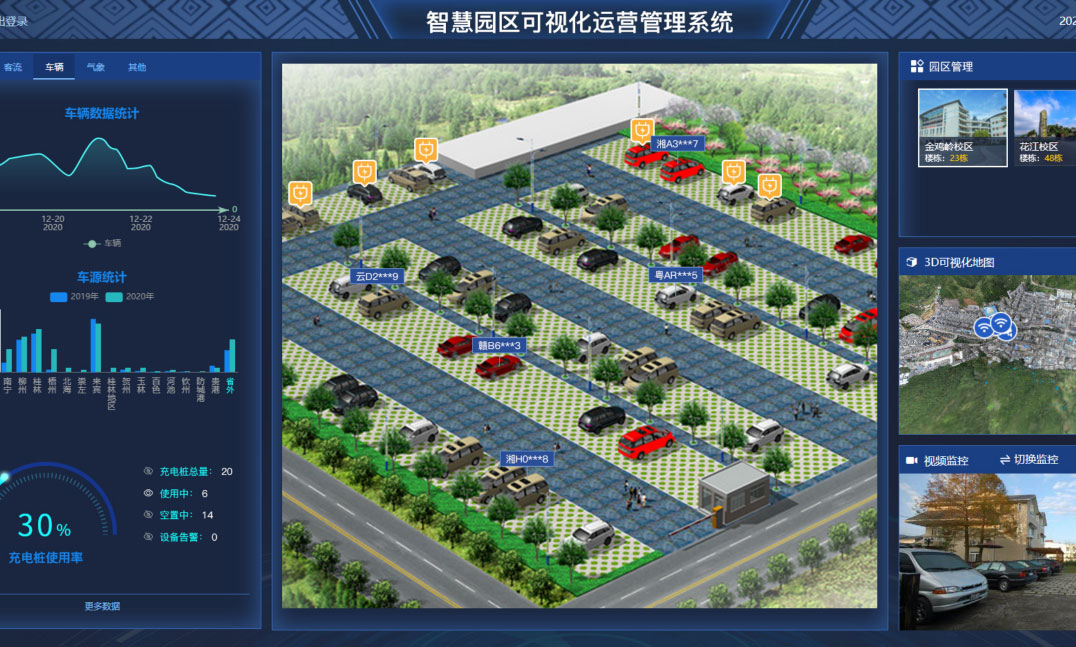Screen dimensions: 1076x647
Task: Click the 更多数据 button
Action: (x=102, y=606)
